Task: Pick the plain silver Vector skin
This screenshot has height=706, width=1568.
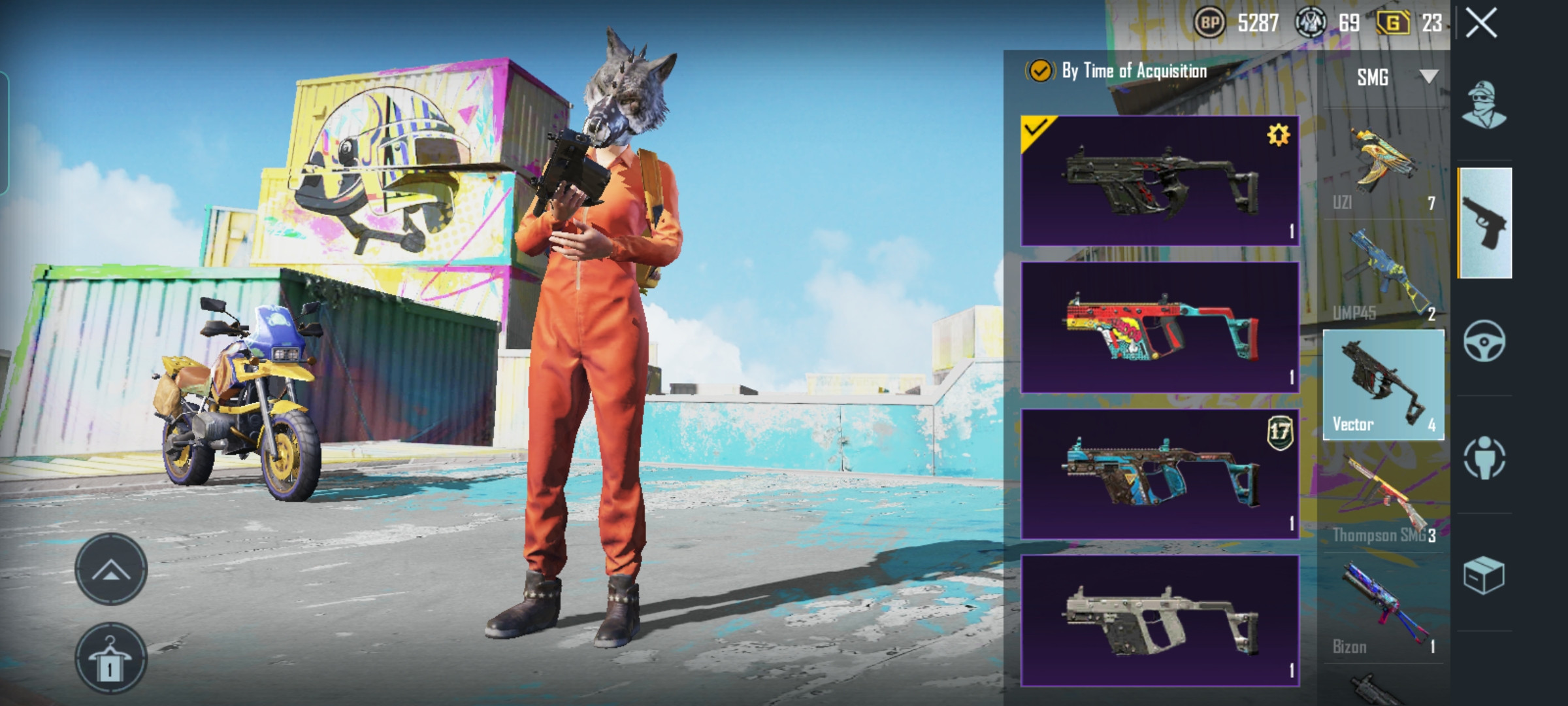Action: 1160,620
